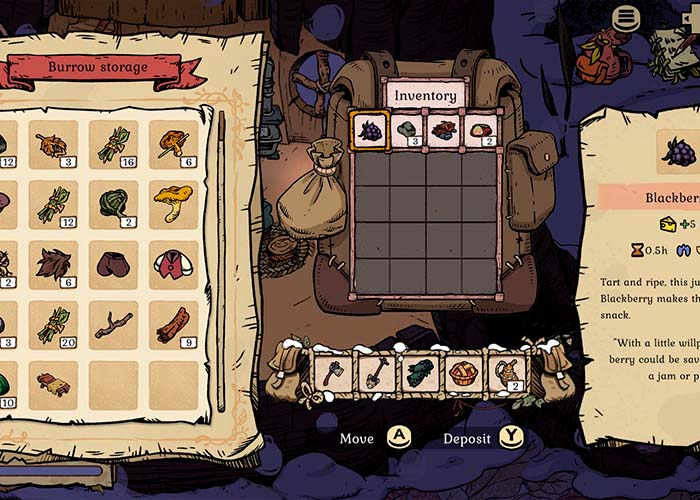Choose the skewered mushroom stack in storage
700x500 pixels.
coord(173,146)
